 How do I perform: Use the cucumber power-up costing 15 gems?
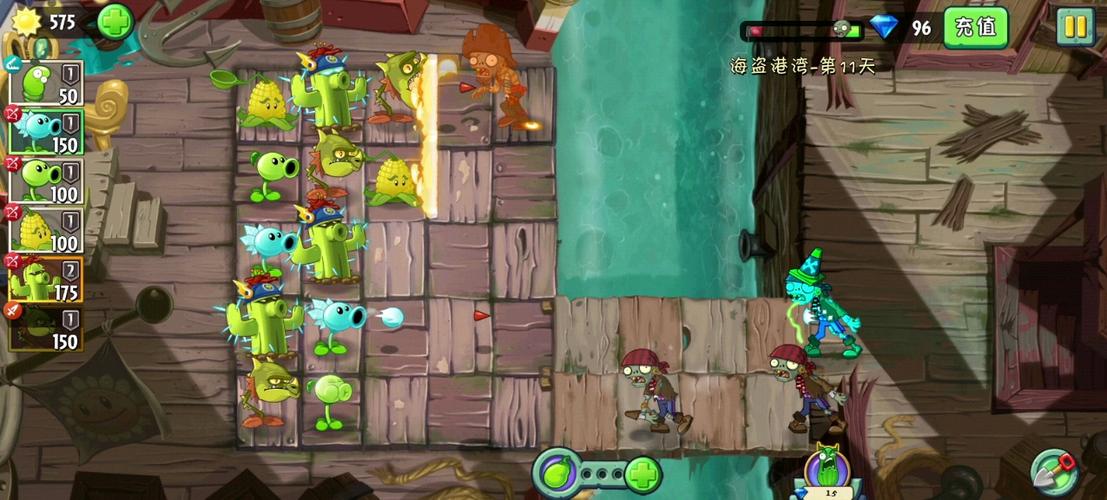click(827, 470)
